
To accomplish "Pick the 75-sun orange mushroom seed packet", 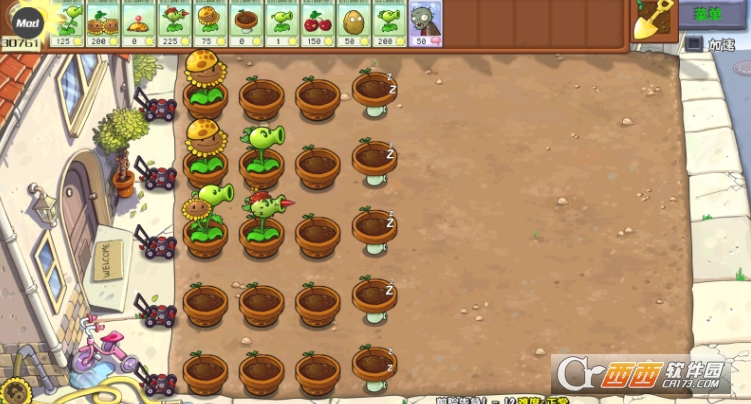I will (x=209, y=23).
